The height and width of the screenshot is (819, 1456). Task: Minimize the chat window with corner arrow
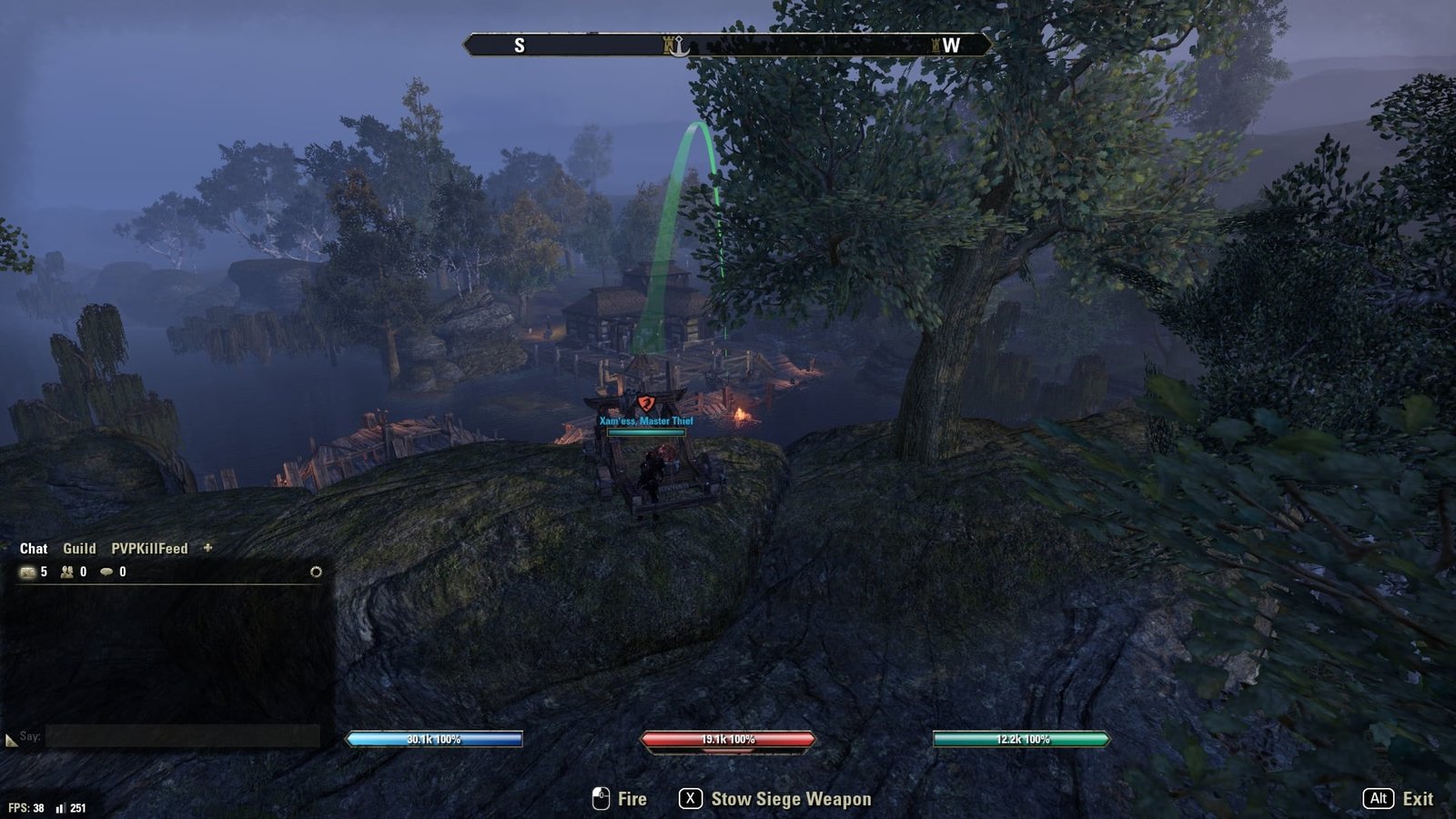coord(11,741)
